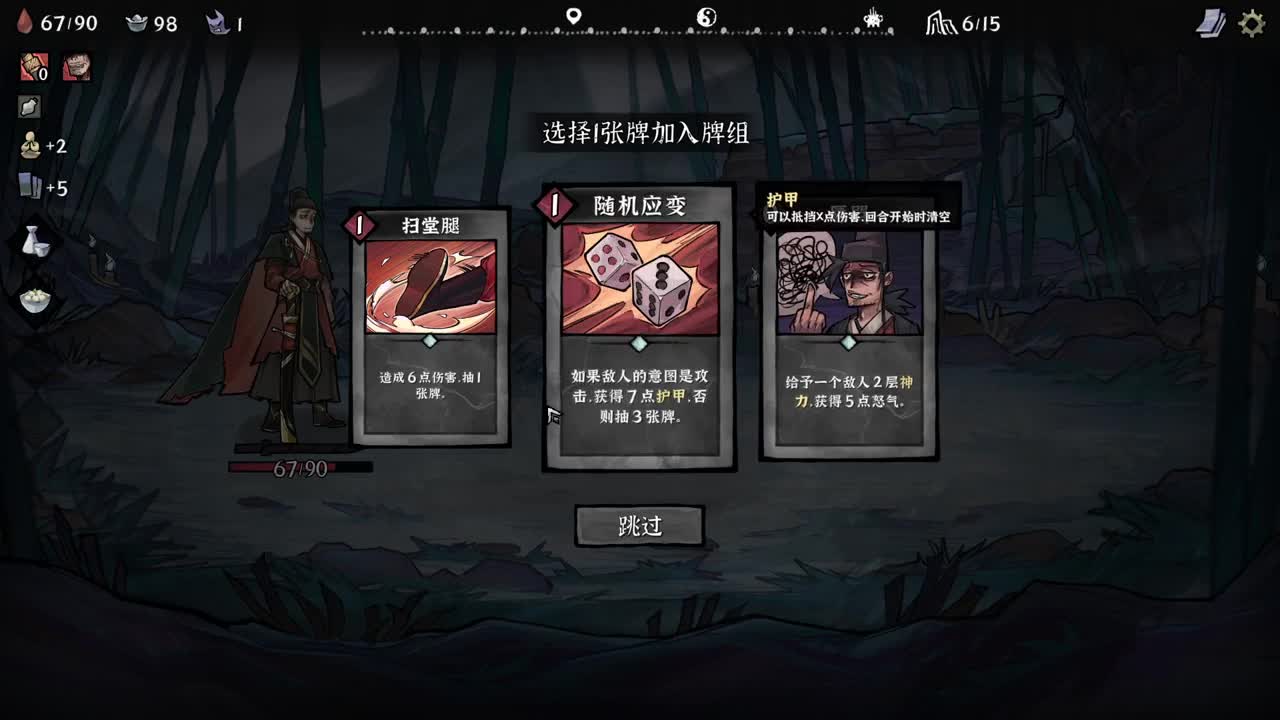Click the spider boss node on the route
The image size is (1280, 720).
873,17
